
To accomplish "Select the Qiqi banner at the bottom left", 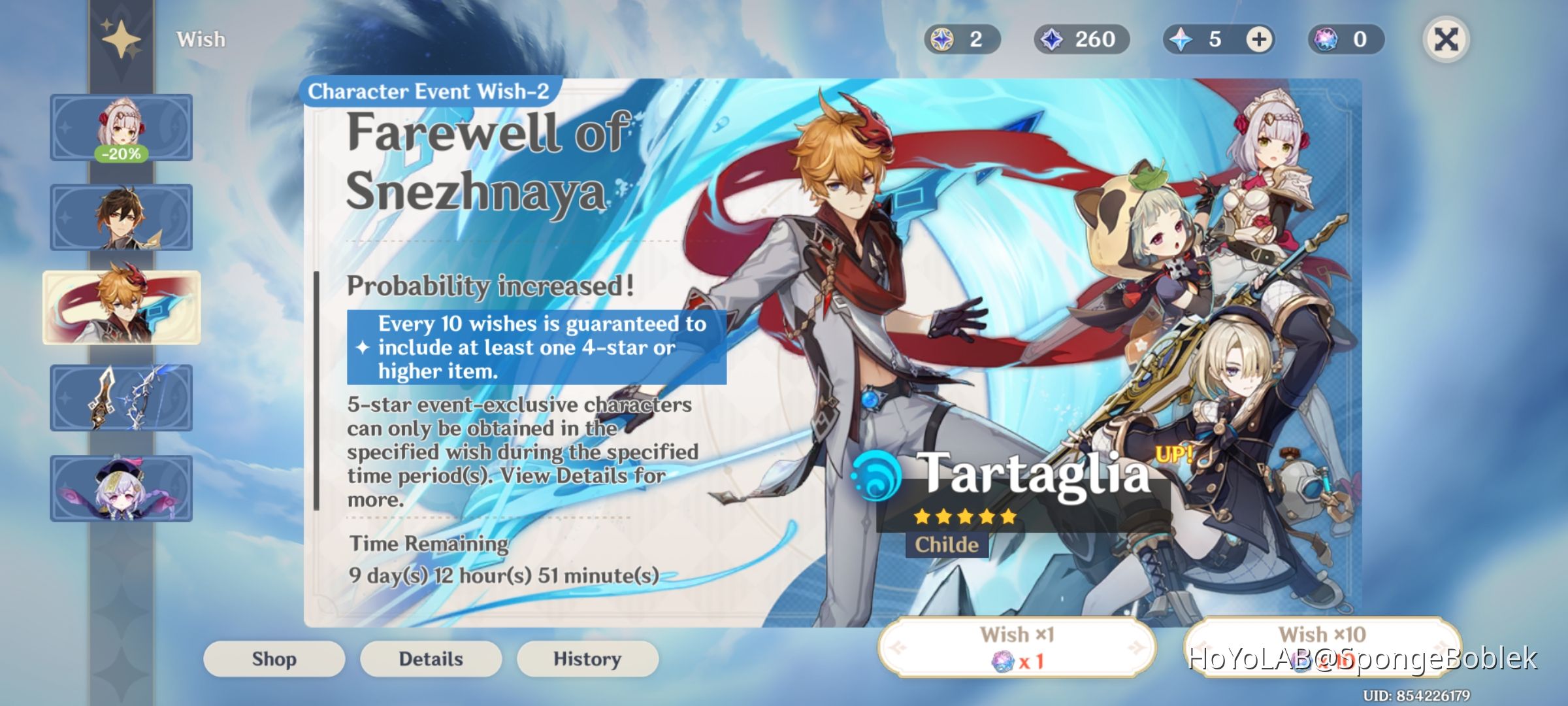I will pyautogui.click(x=120, y=488).
